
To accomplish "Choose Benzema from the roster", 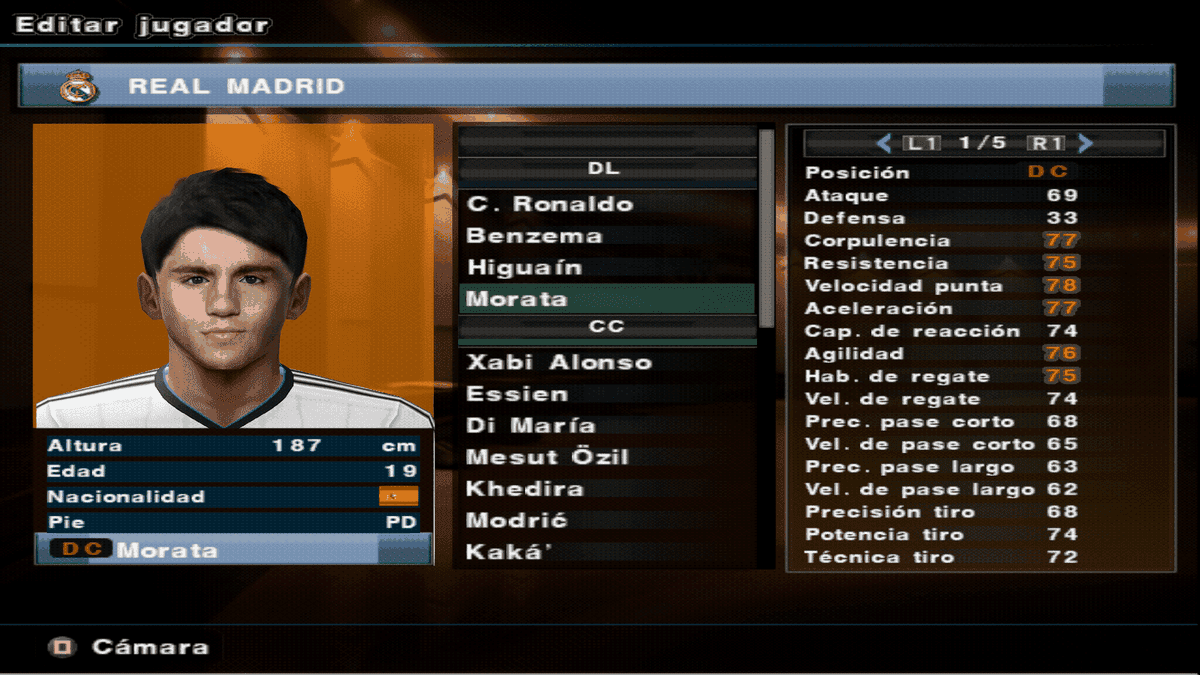I will click(535, 236).
